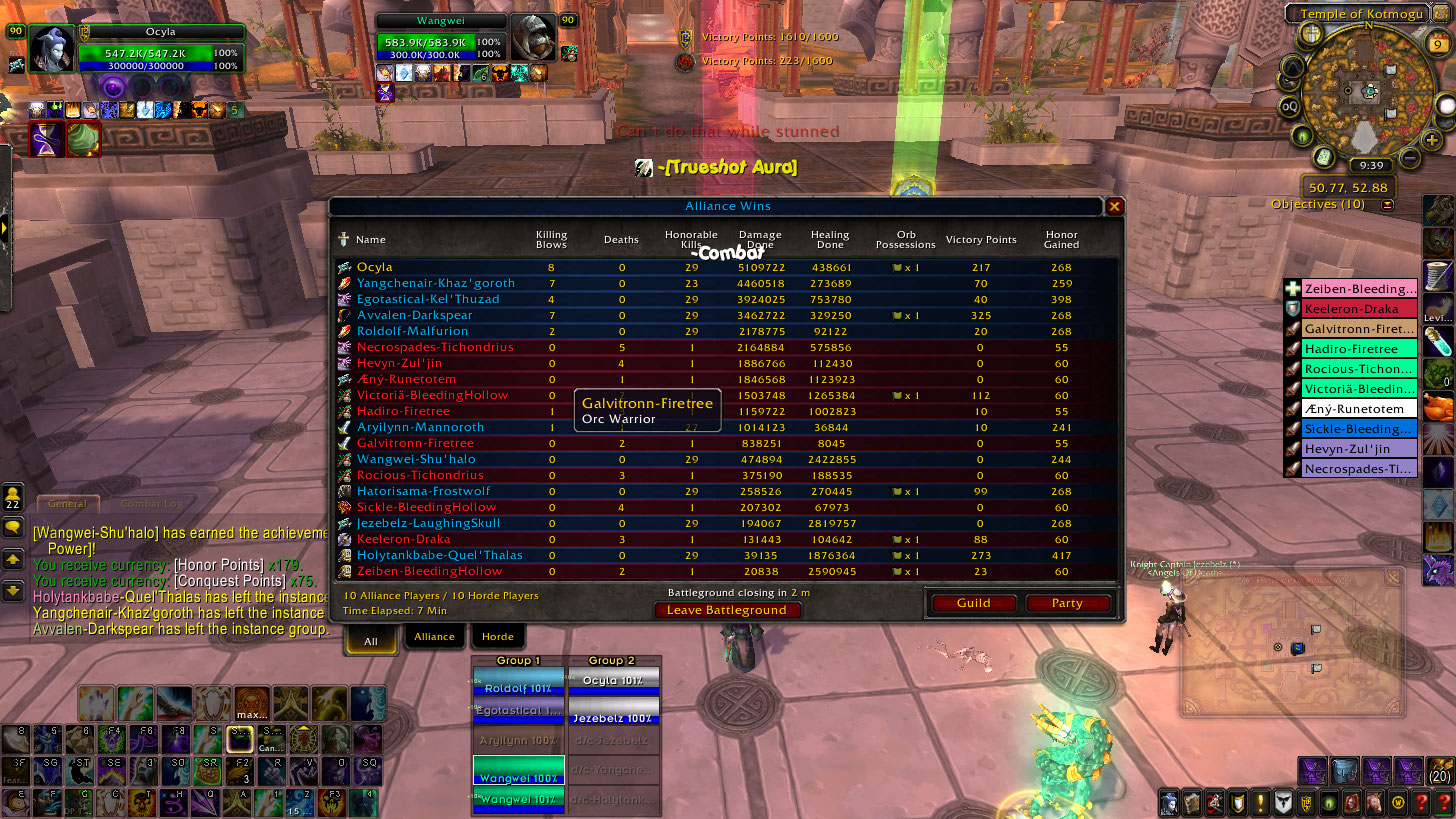Click the Leave Battleground button

(x=727, y=610)
